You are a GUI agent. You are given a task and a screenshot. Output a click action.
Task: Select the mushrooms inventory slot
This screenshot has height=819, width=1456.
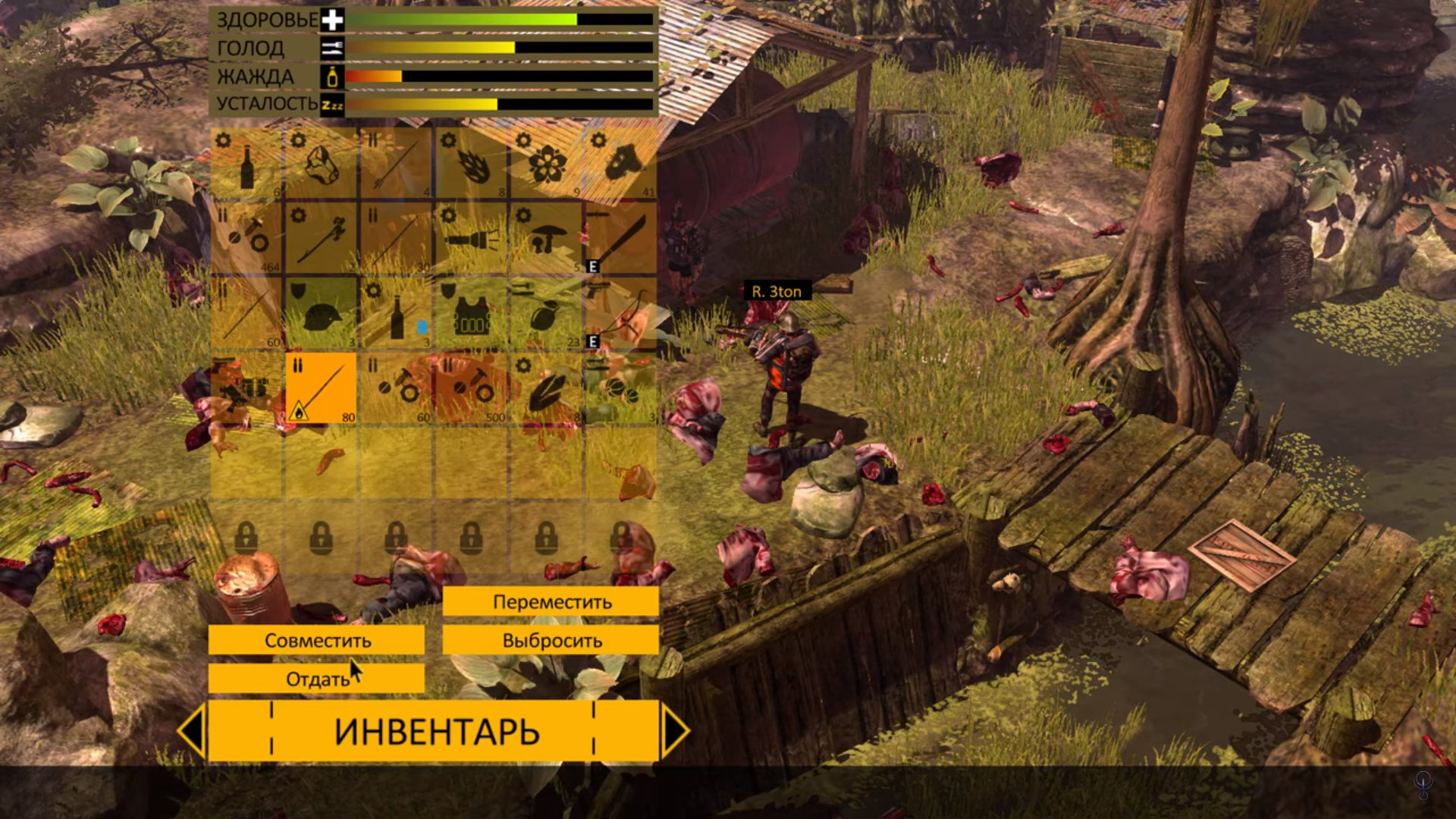point(546,238)
